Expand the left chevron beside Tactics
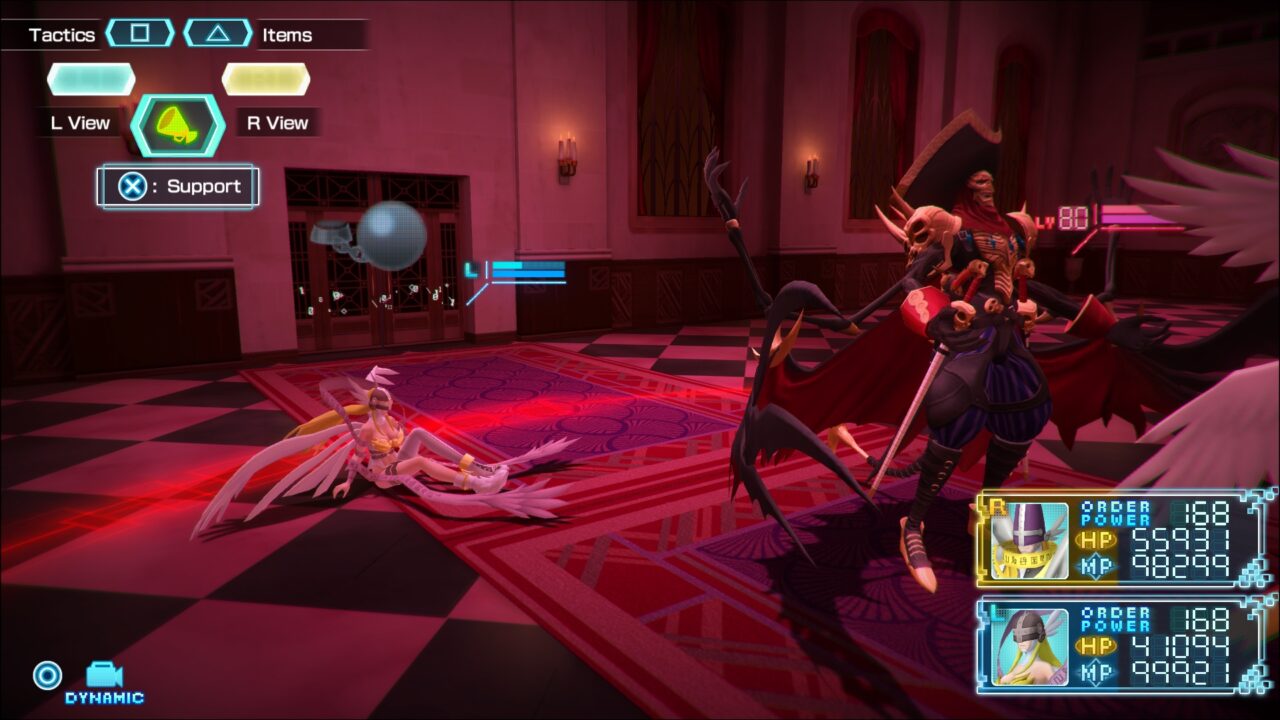The width and height of the screenshot is (1280, 720). point(112,34)
